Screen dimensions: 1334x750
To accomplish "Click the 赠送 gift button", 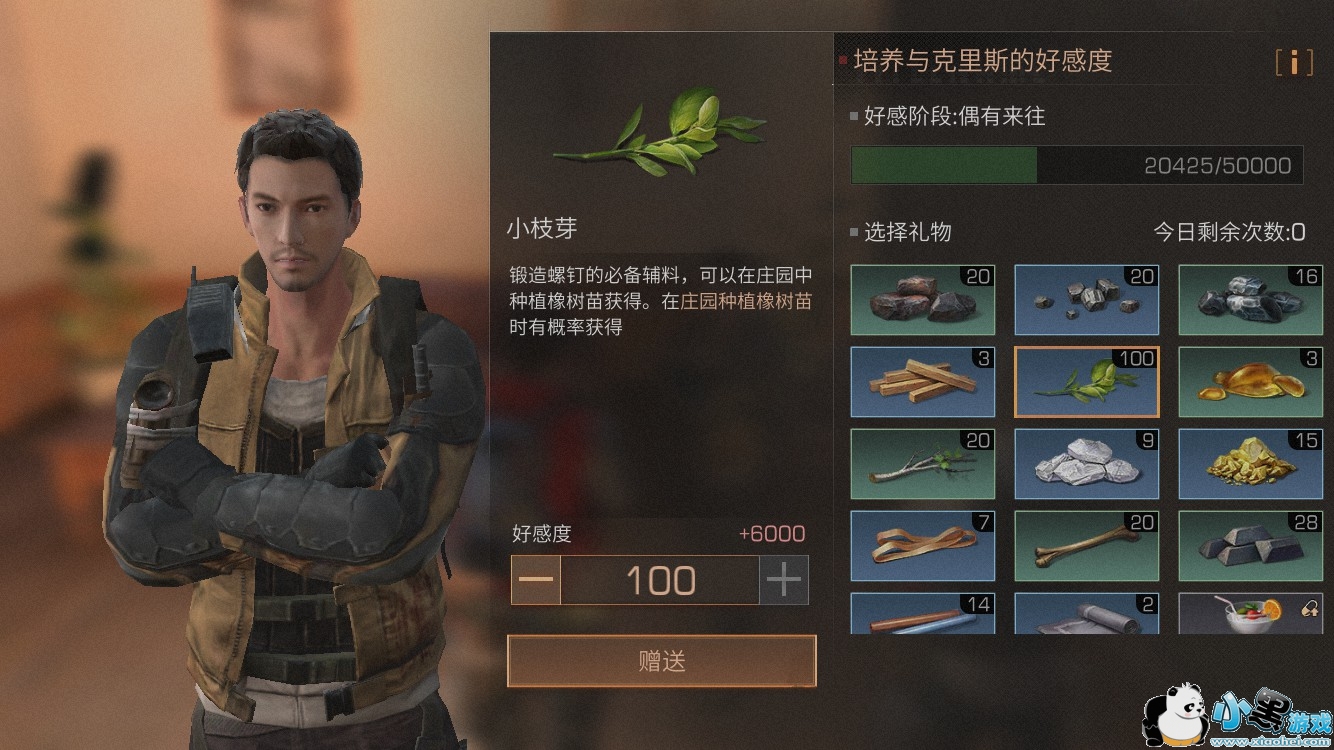I will click(661, 661).
